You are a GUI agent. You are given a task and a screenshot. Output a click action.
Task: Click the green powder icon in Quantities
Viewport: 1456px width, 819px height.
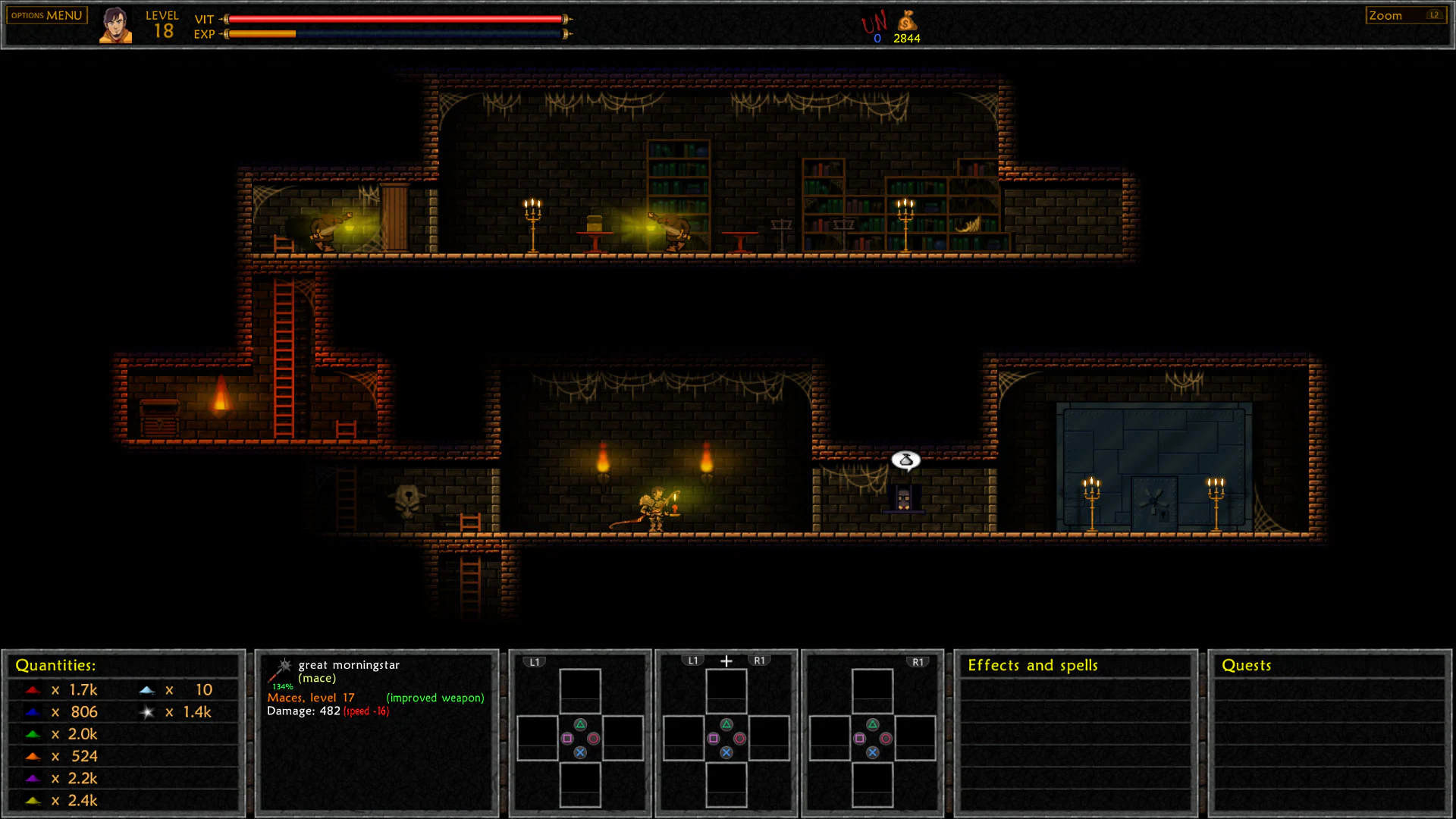coord(32,733)
